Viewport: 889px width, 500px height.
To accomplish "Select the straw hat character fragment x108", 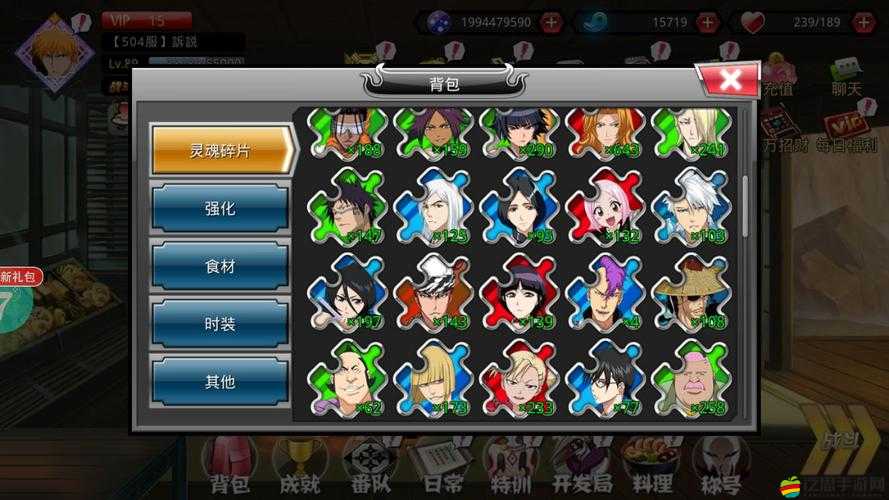I will pos(689,291).
